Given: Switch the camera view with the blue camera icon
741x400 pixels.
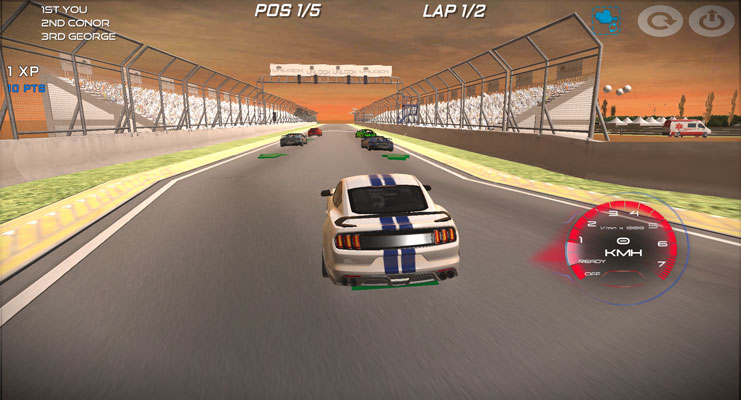Looking at the screenshot, I should click(x=605, y=20).
